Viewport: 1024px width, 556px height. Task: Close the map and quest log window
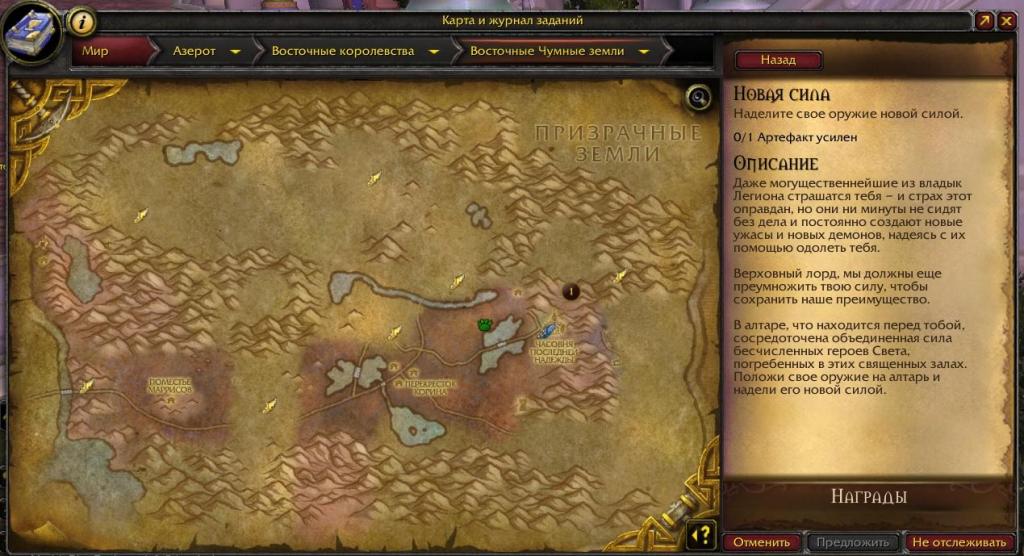tap(1006, 20)
